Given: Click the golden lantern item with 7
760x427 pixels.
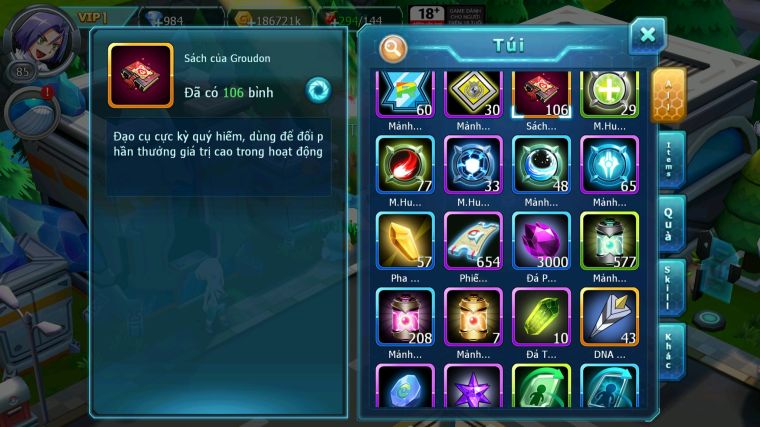Looking at the screenshot, I should (472, 316).
